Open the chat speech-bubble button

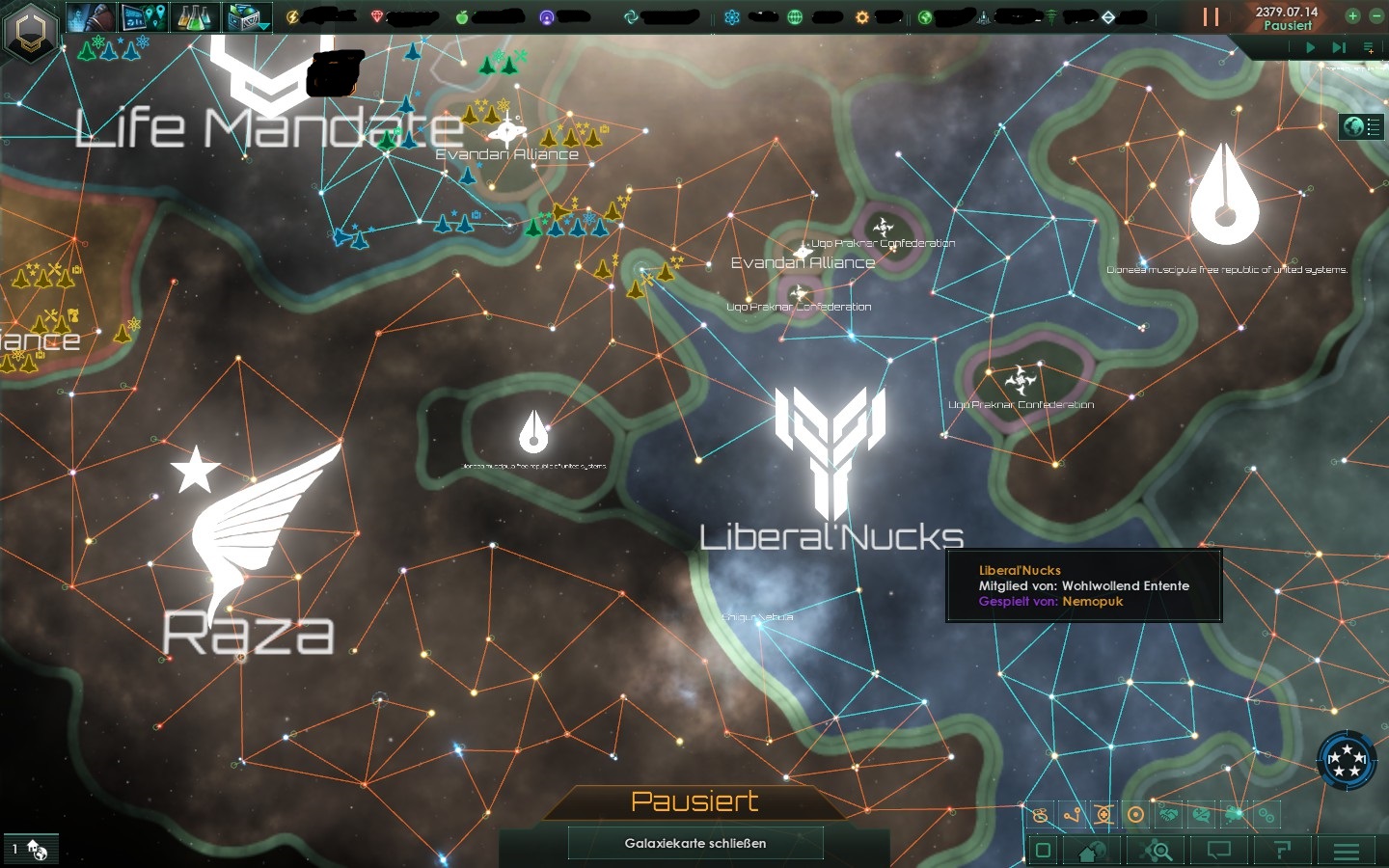click(x=1219, y=851)
